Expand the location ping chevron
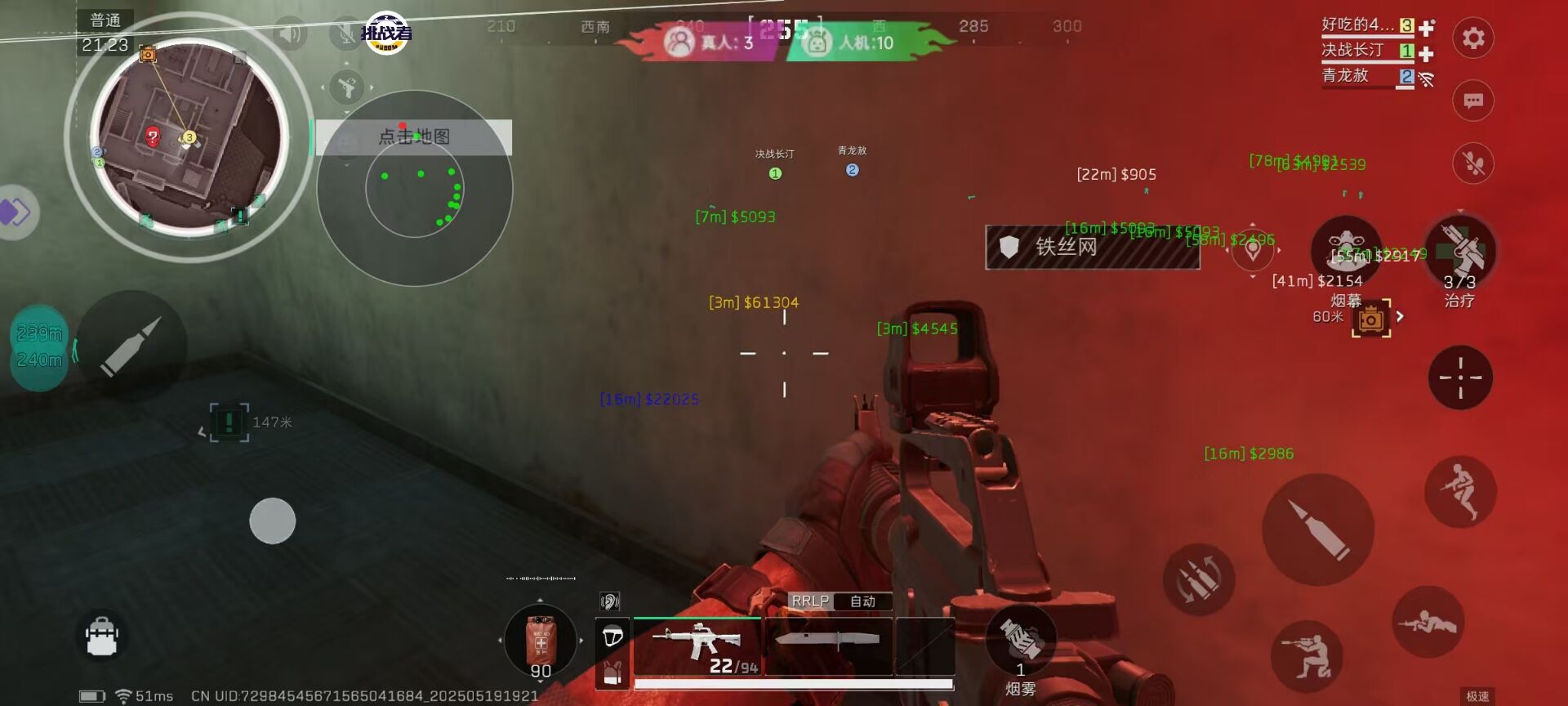This screenshot has height=706, width=1568. pos(1253,276)
